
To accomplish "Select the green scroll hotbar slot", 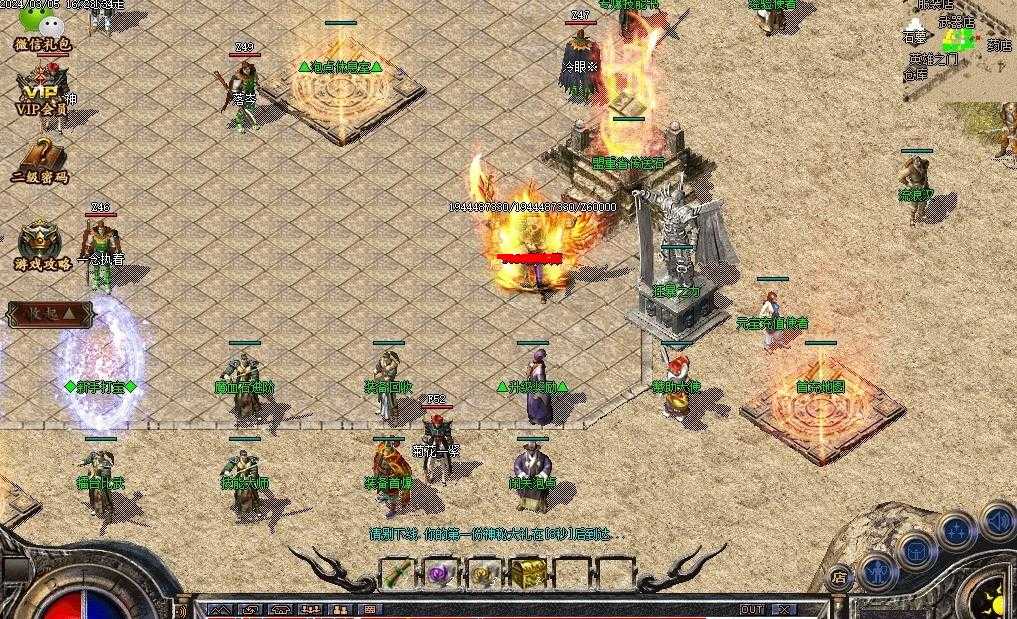I will [x=397, y=574].
